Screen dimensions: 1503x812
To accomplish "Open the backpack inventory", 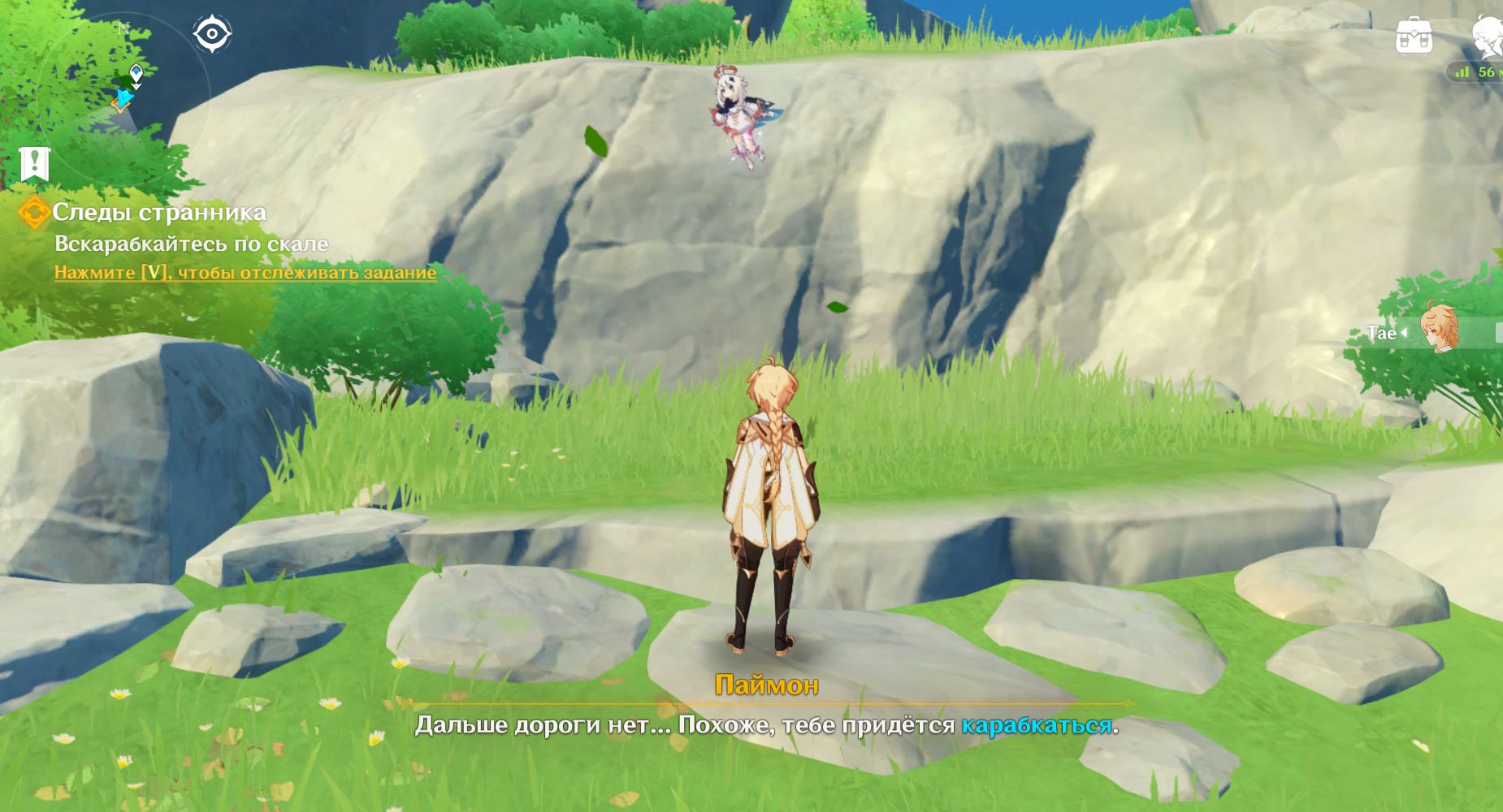I will point(1414,37).
